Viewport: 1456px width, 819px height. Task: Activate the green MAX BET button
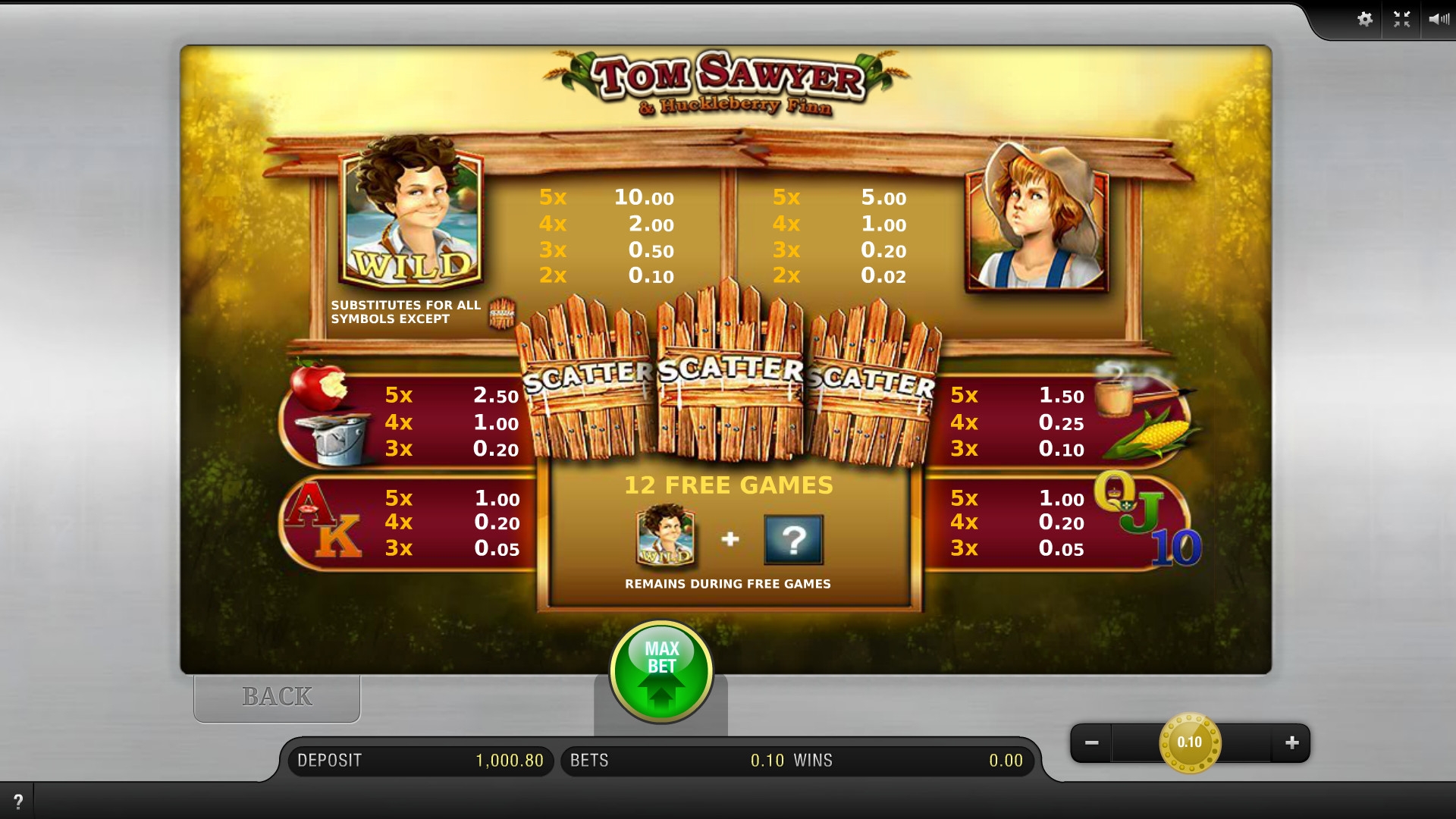(x=661, y=671)
